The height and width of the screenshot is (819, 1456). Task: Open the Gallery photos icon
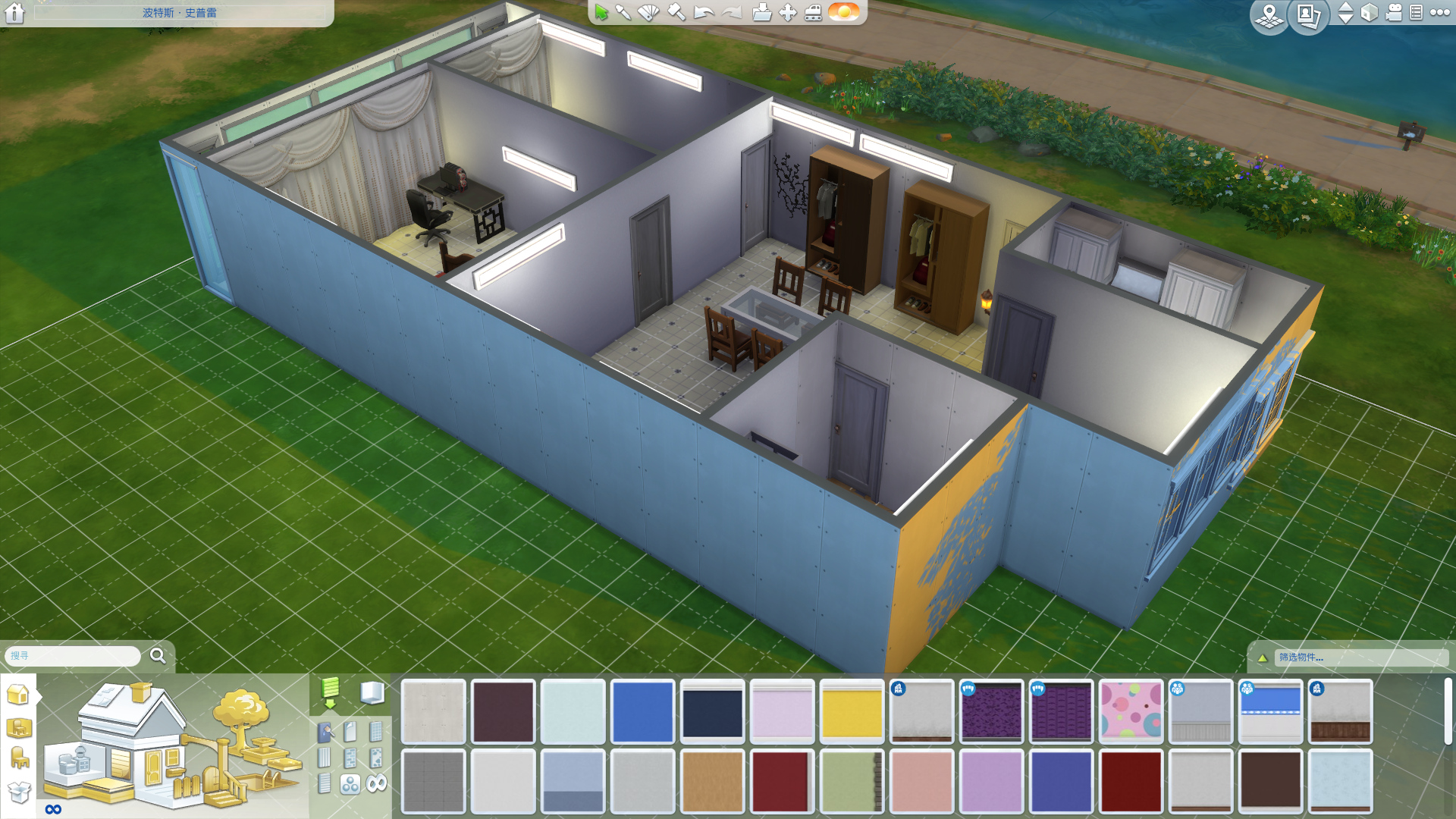pos(1307,15)
